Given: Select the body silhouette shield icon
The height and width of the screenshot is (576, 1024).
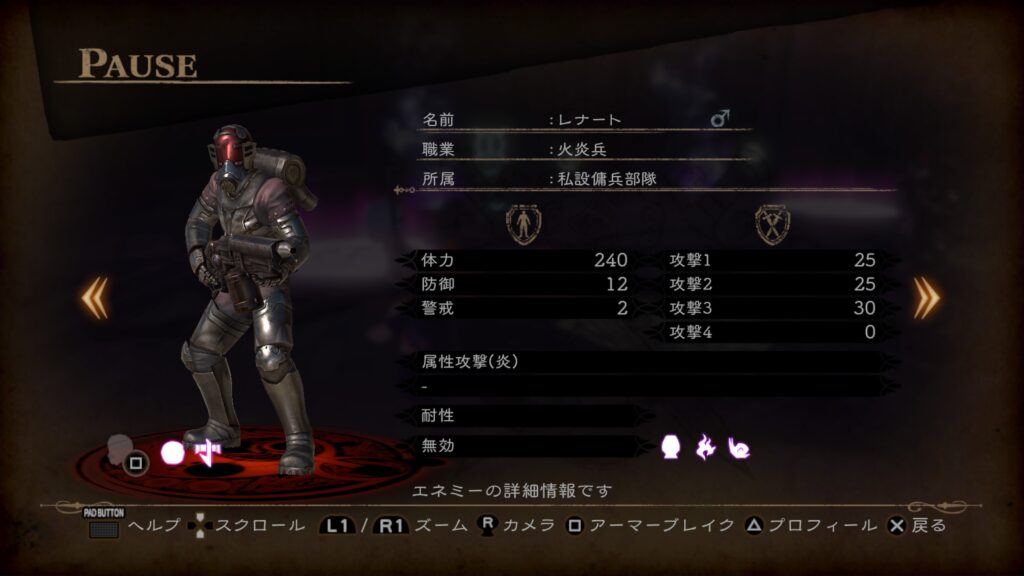Looking at the screenshot, I should pos(523,223).
